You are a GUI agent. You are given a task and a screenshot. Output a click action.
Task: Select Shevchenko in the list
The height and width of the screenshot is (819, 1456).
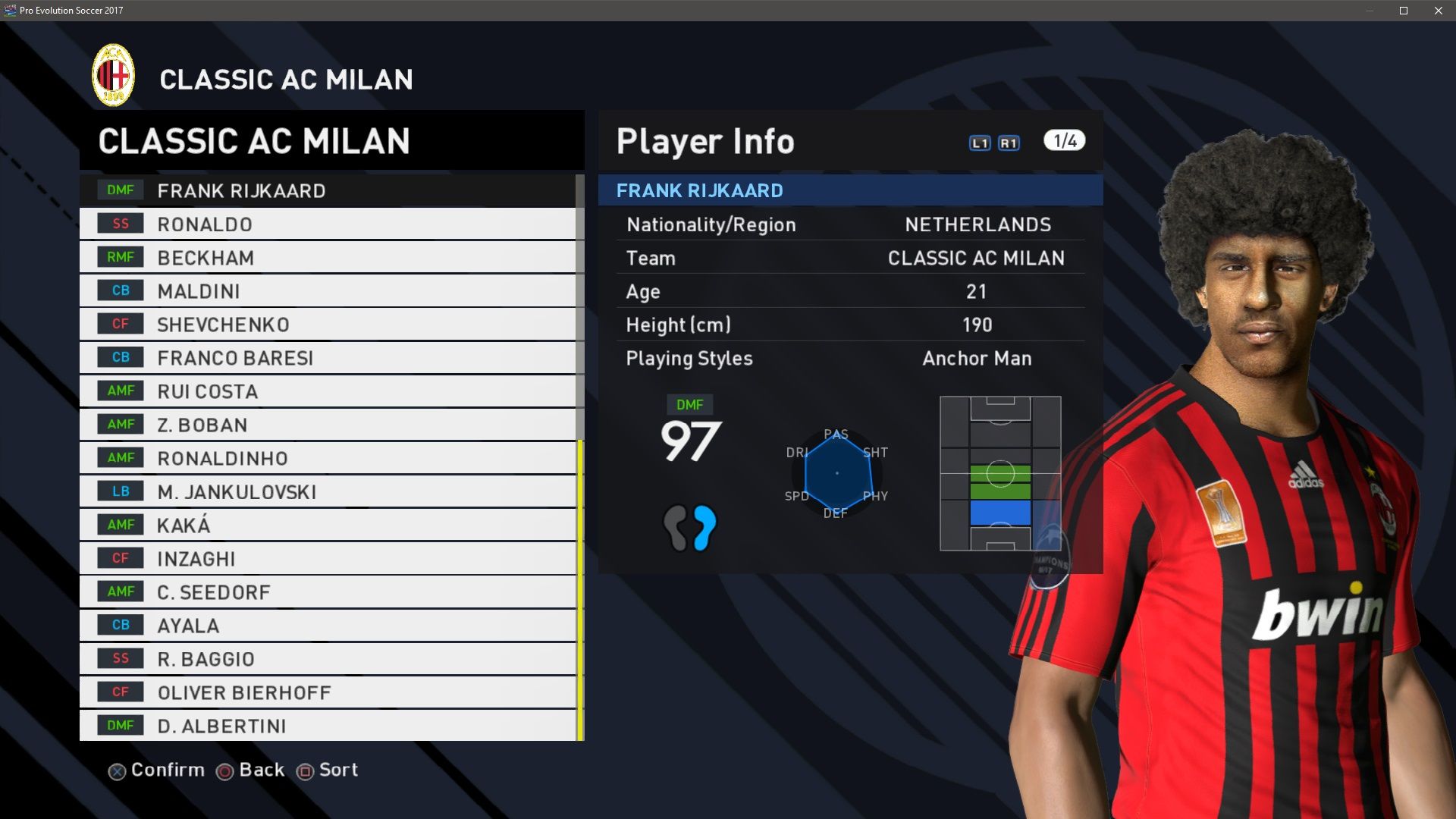[328, 325]
